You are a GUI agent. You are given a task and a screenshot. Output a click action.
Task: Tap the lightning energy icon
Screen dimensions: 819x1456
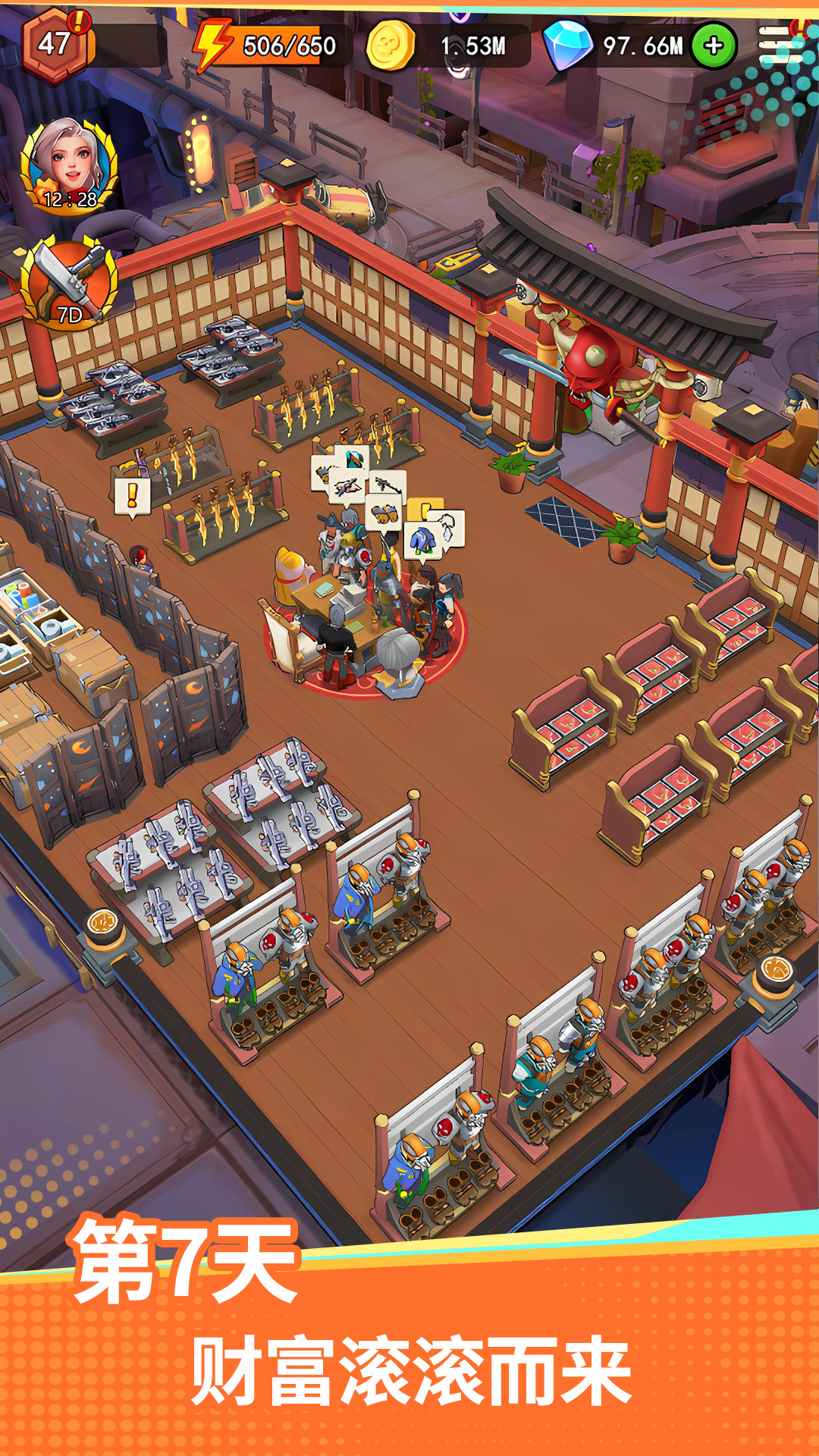[212, 44]
